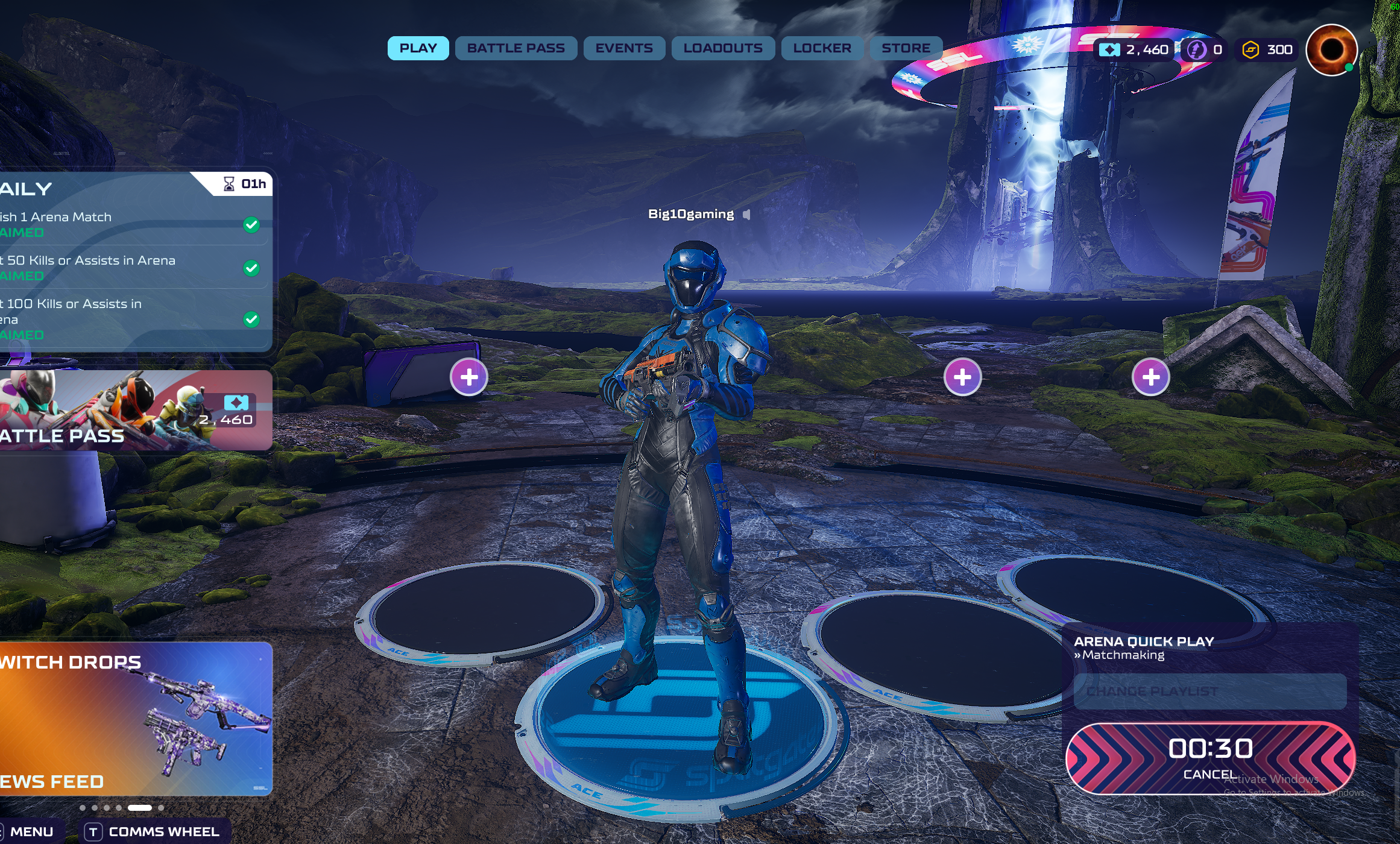Toggle Big10gaming's speaker icon
This screenshot has height=844, width=1400.
747,215
